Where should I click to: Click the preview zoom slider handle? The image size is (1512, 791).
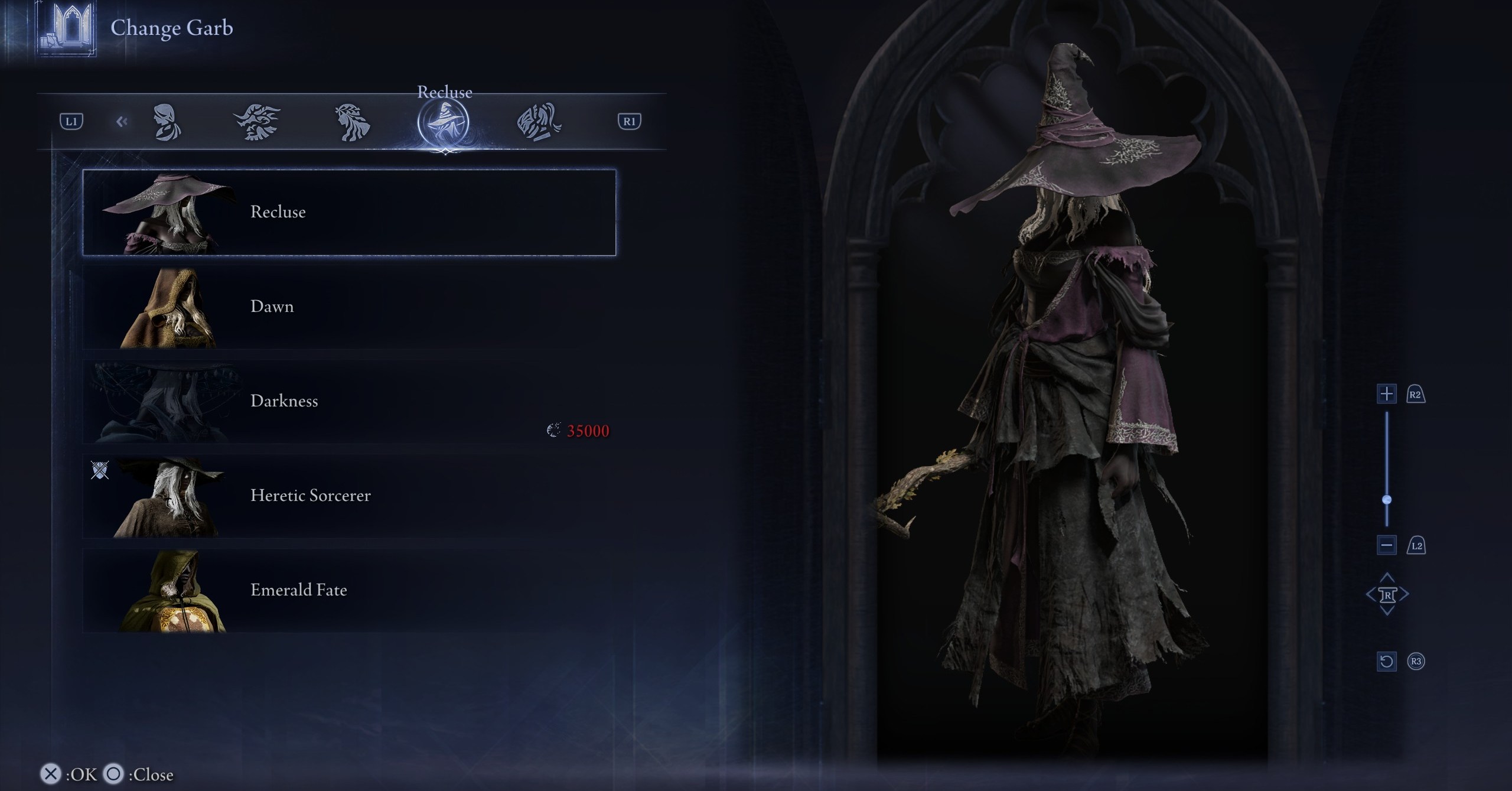1387,500
